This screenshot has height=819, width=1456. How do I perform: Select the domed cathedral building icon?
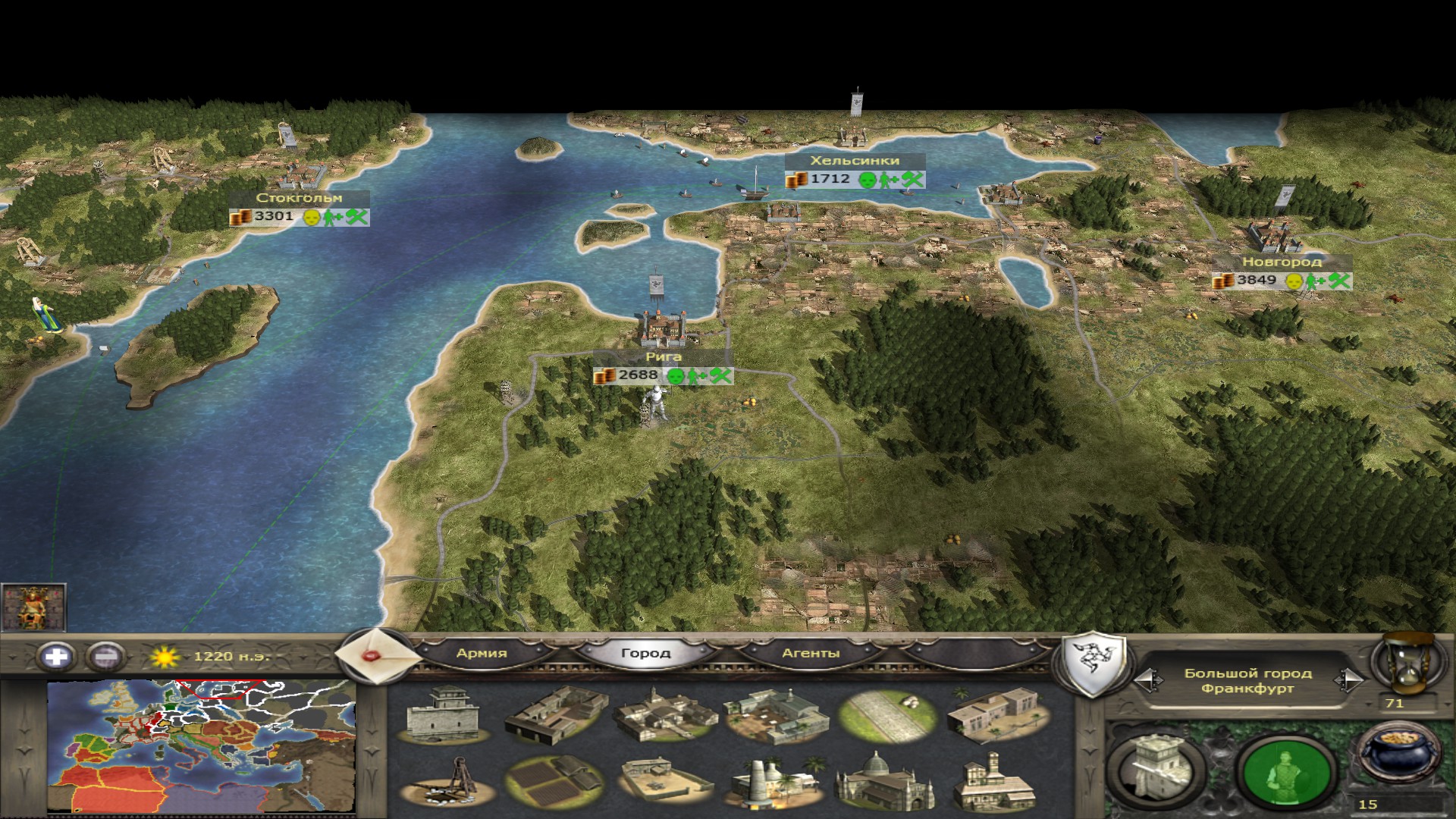[882, 782]
